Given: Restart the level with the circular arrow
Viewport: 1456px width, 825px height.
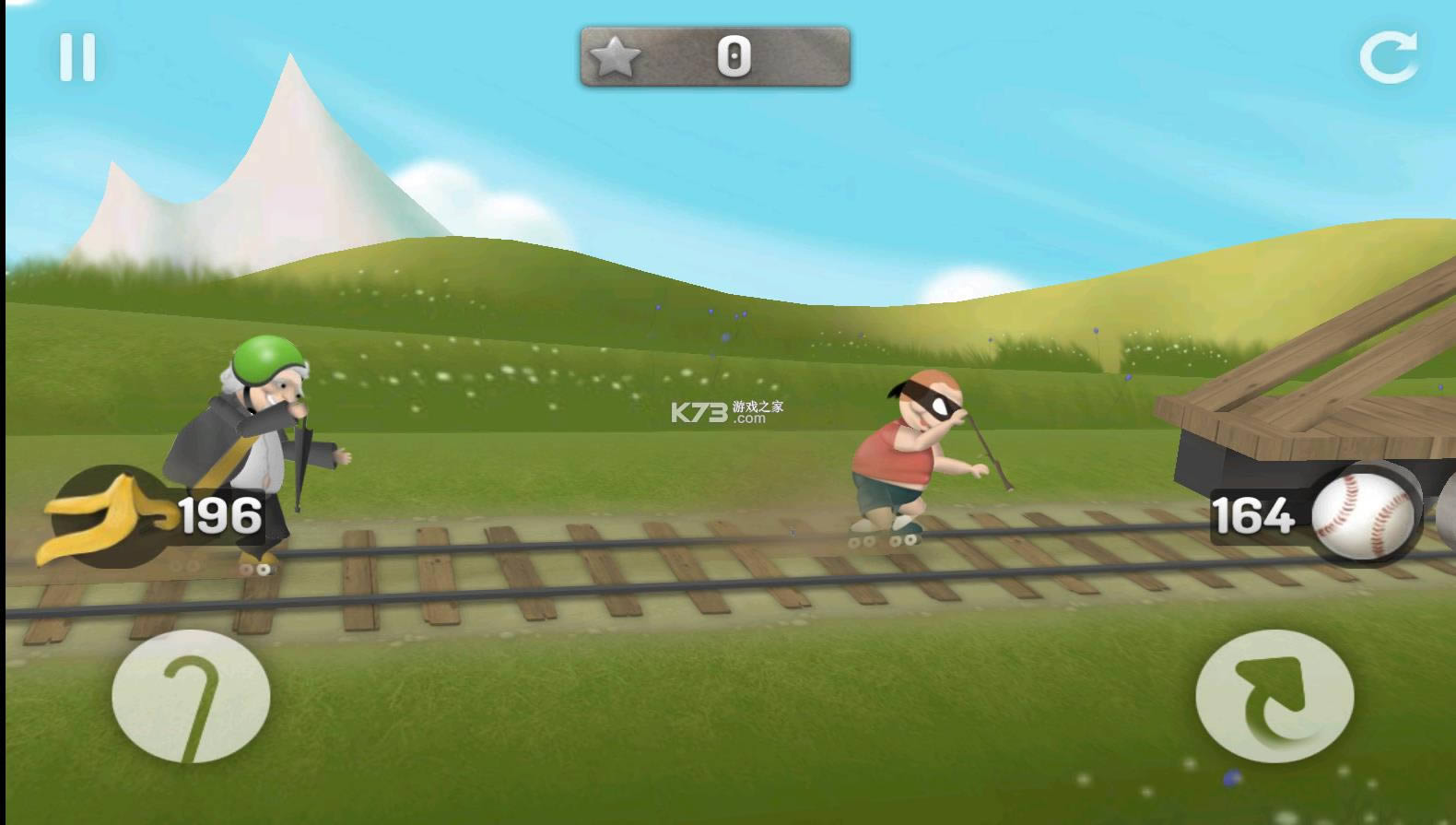Looking at the screenshot, I should click(1389, 57).
